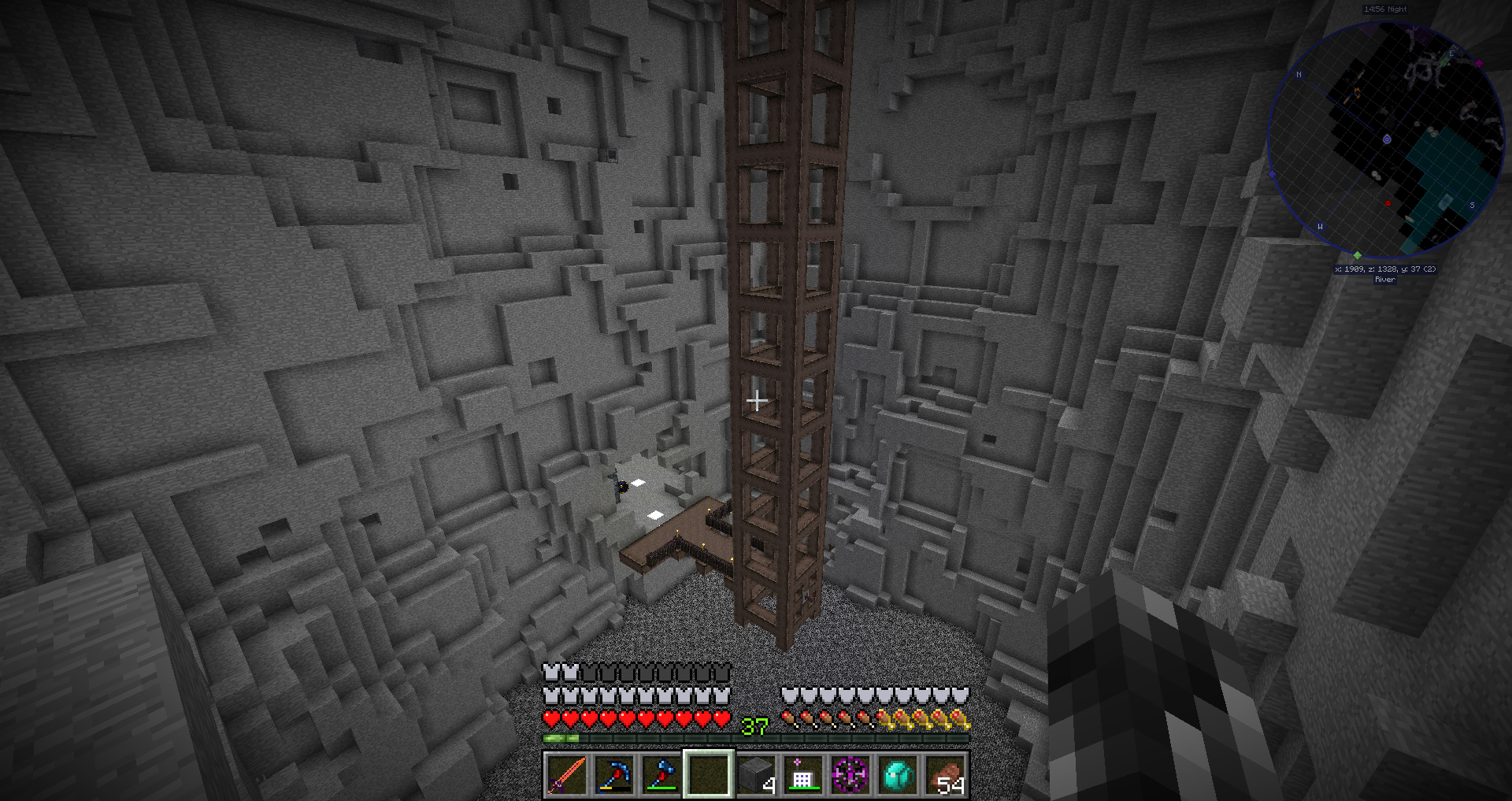
Task: Pick the white device with pink antenna
Action: coord(802,774)
